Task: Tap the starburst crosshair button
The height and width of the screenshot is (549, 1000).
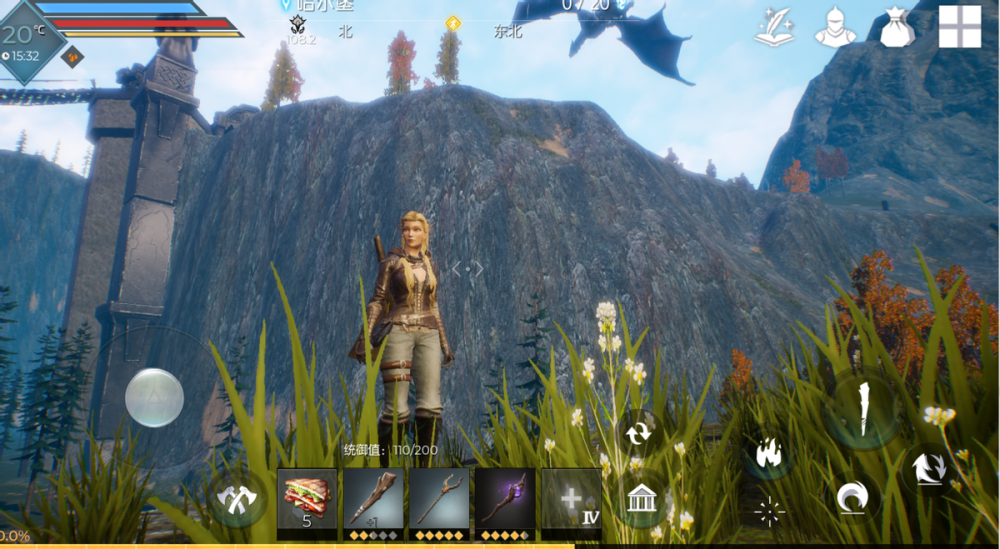Action: [769, 512]
